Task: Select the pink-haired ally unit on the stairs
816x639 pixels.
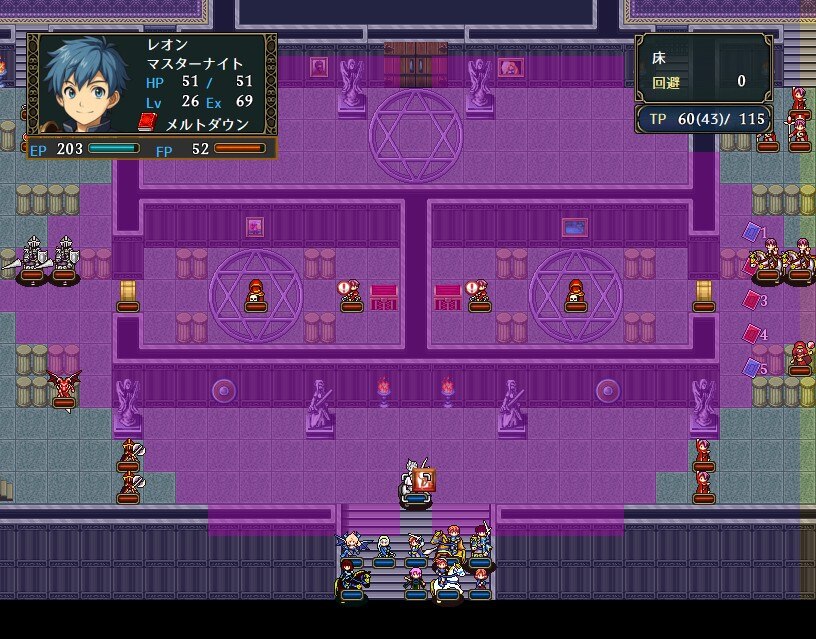Action: click(x=414, y=578)
